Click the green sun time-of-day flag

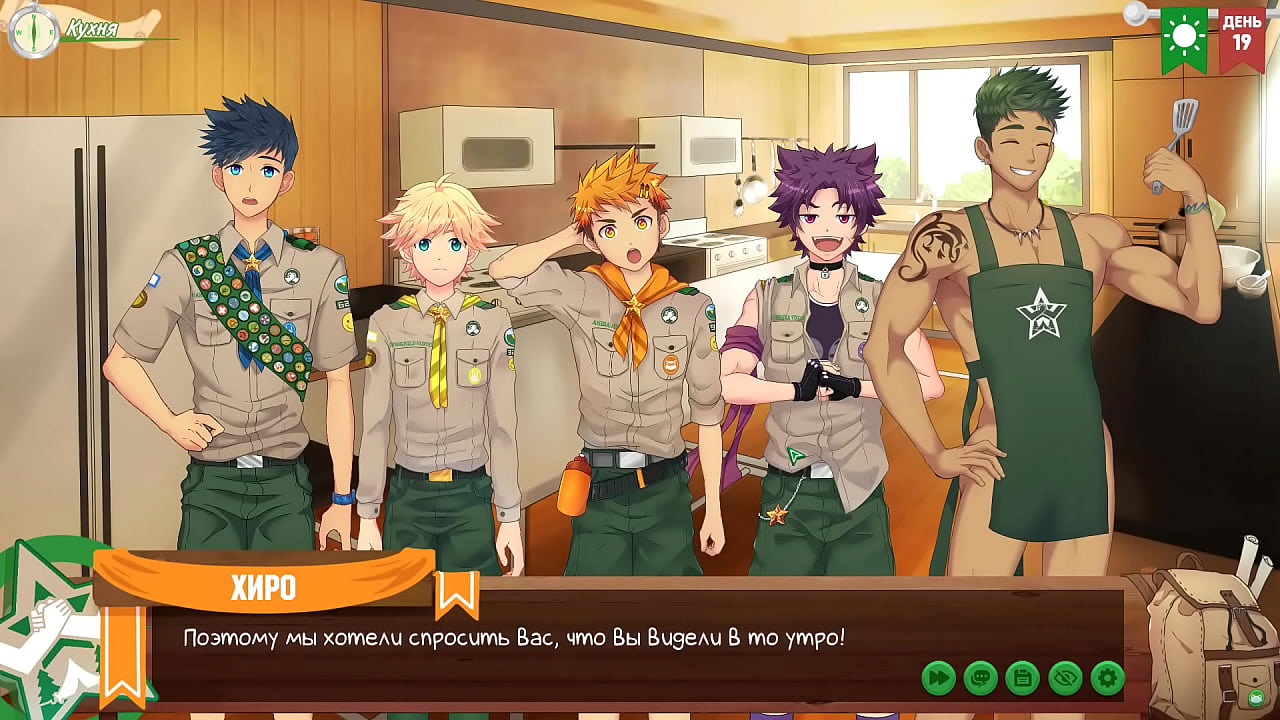pyautogui.click(x=1184, y=38)
